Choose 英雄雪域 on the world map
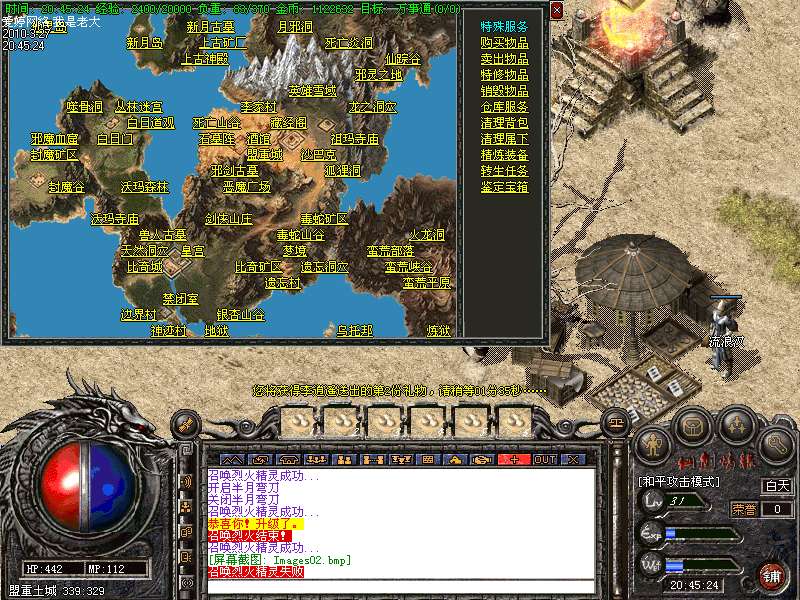 click(312, 91)
